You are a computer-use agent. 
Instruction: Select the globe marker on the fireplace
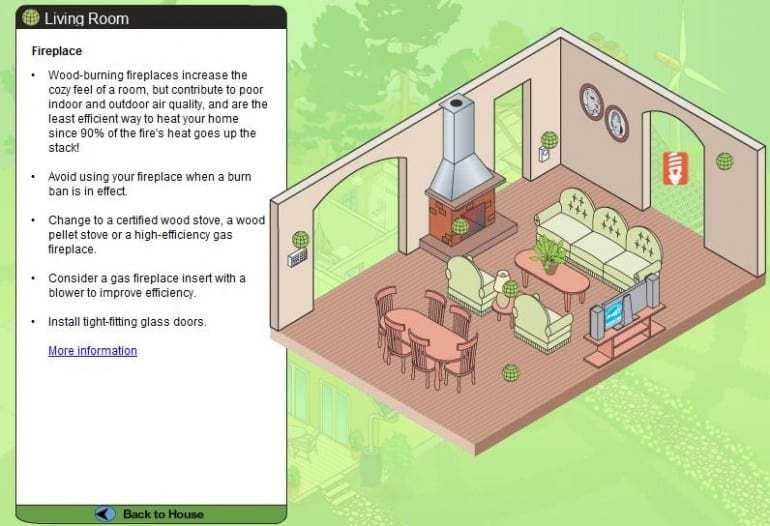(x=460, y=227)
